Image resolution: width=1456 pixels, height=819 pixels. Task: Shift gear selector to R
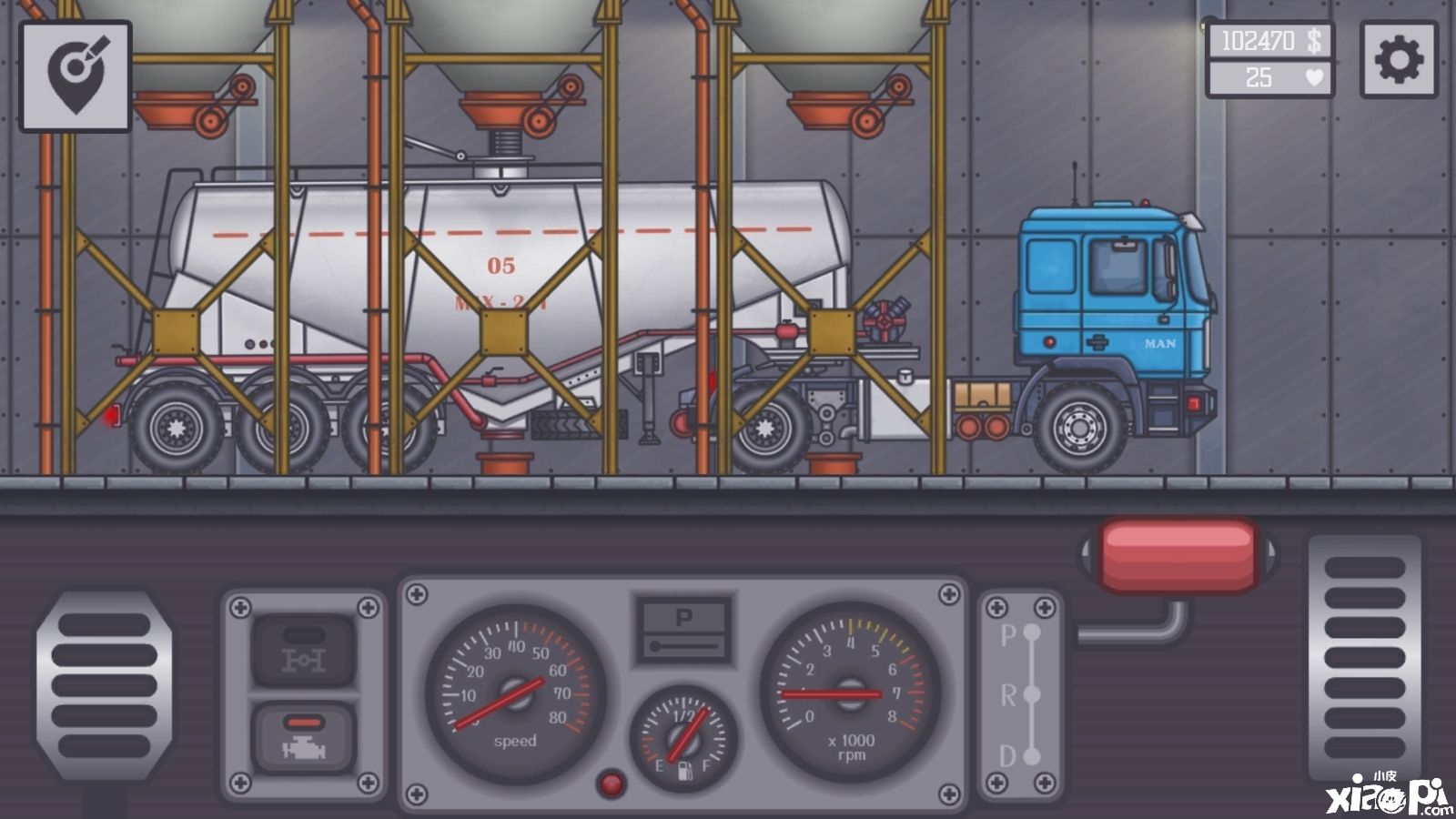tap(1031, 694)
